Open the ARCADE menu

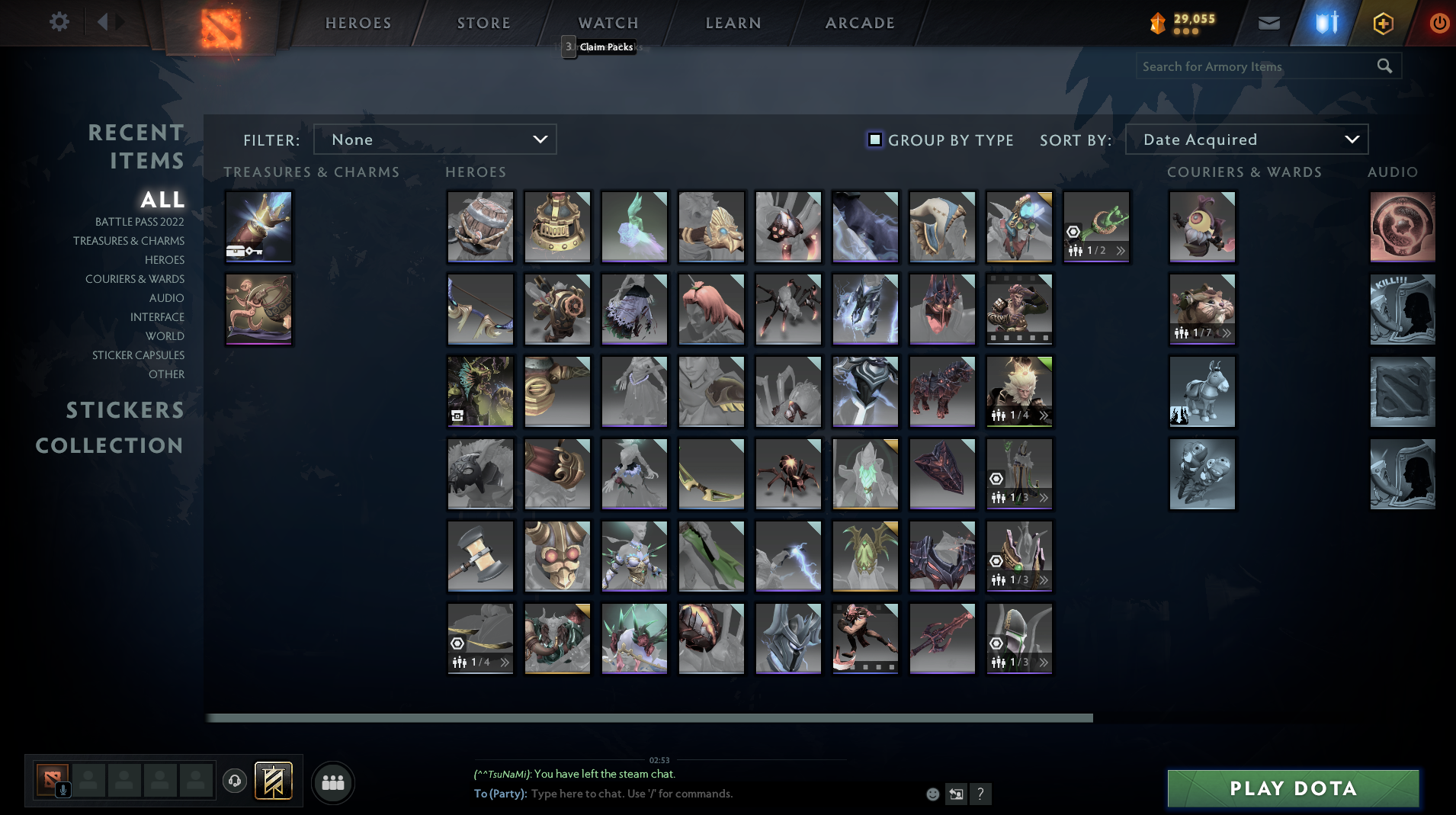[859, 22]
